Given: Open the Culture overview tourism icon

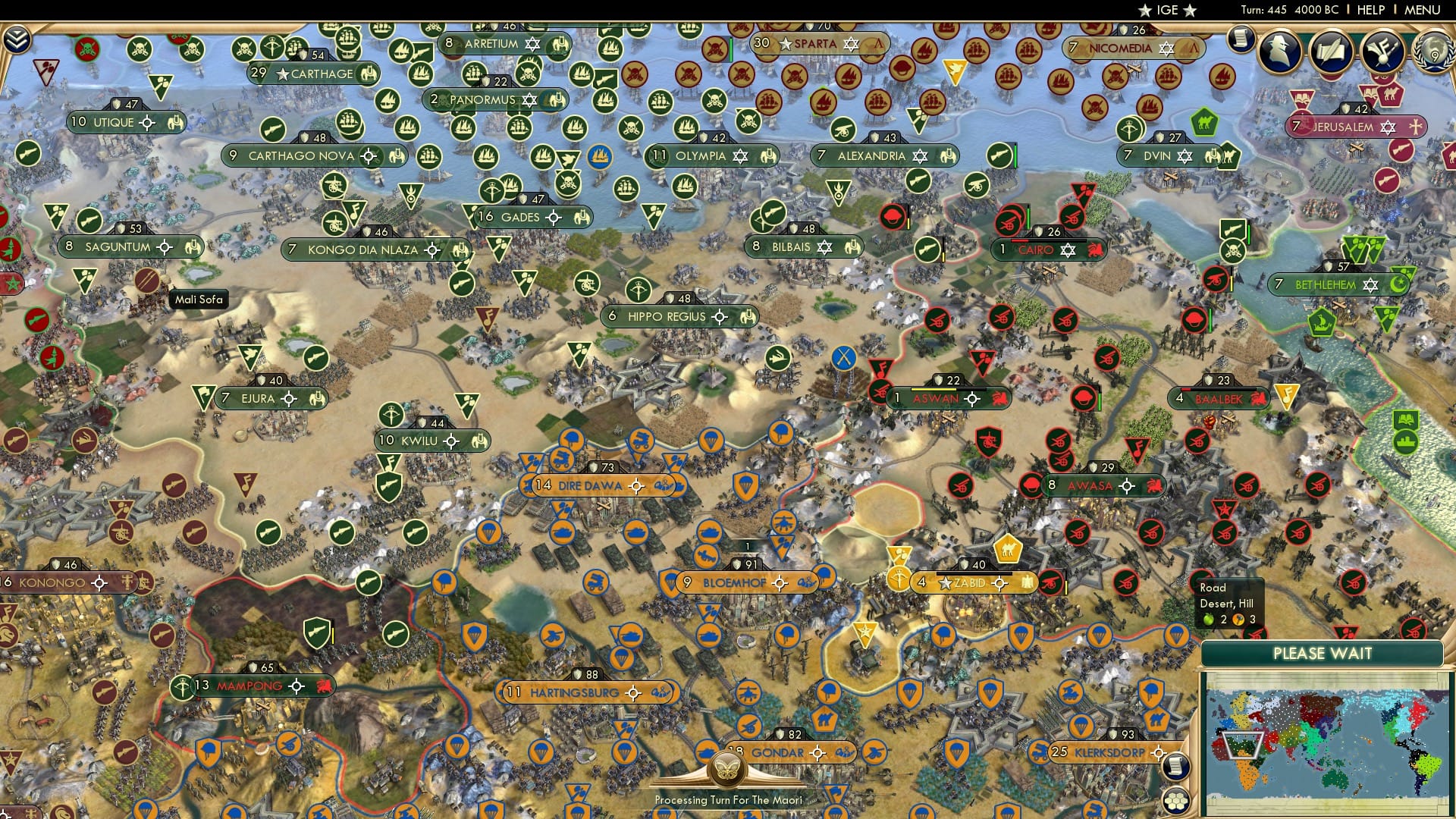Looking at the screenshot, I should coord(1380,53).
